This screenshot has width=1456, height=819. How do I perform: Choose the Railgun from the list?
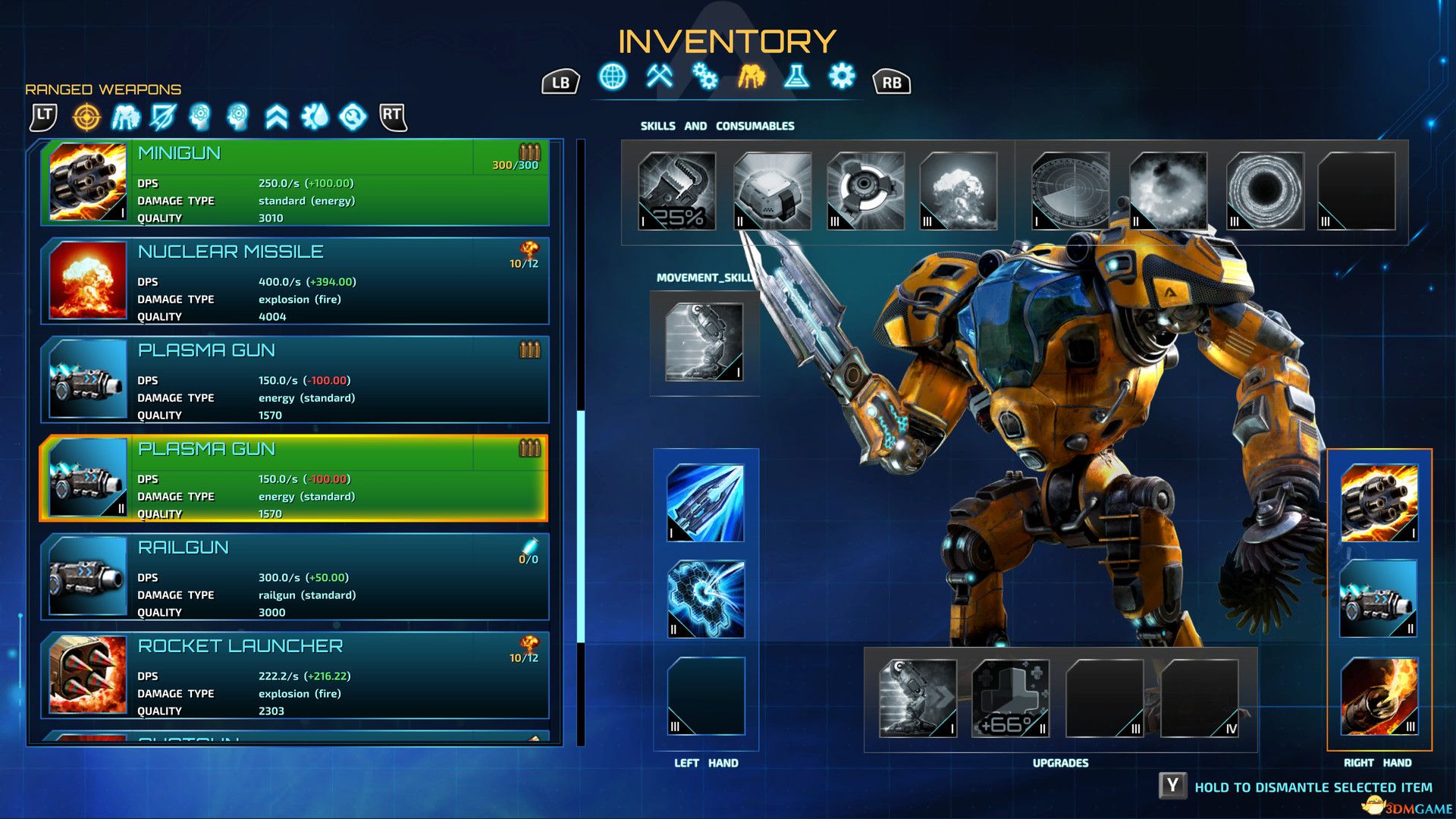point(296,577)
